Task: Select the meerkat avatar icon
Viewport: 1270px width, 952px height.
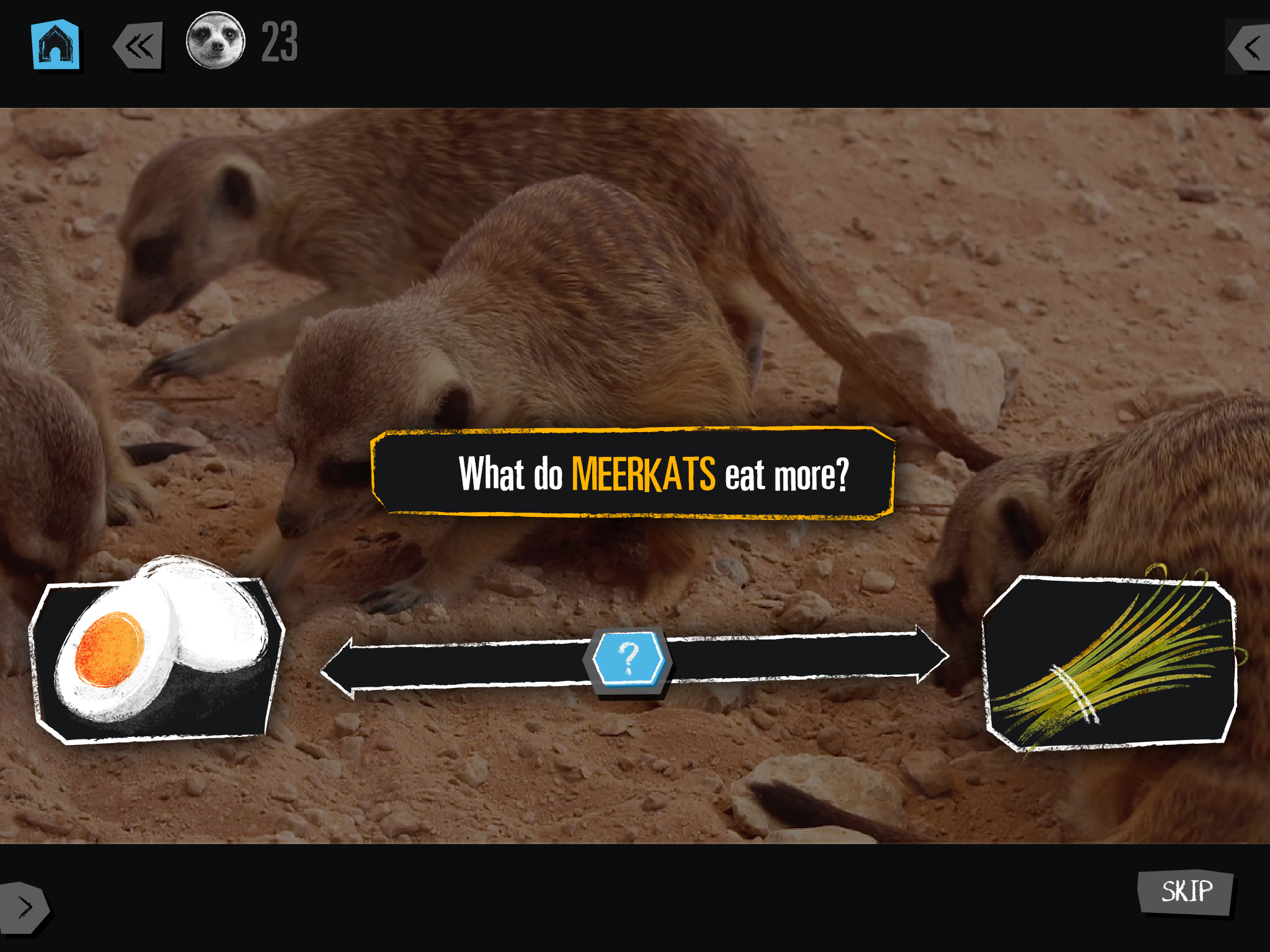Action: coord(216,41)
